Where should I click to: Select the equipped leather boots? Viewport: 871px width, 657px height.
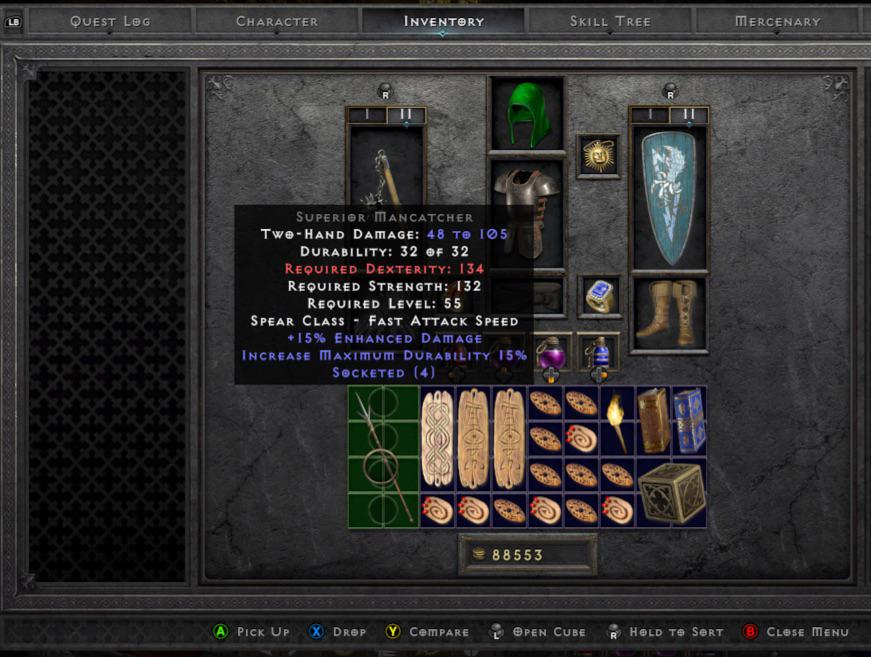pyautogui.click(x=668, y=313)
